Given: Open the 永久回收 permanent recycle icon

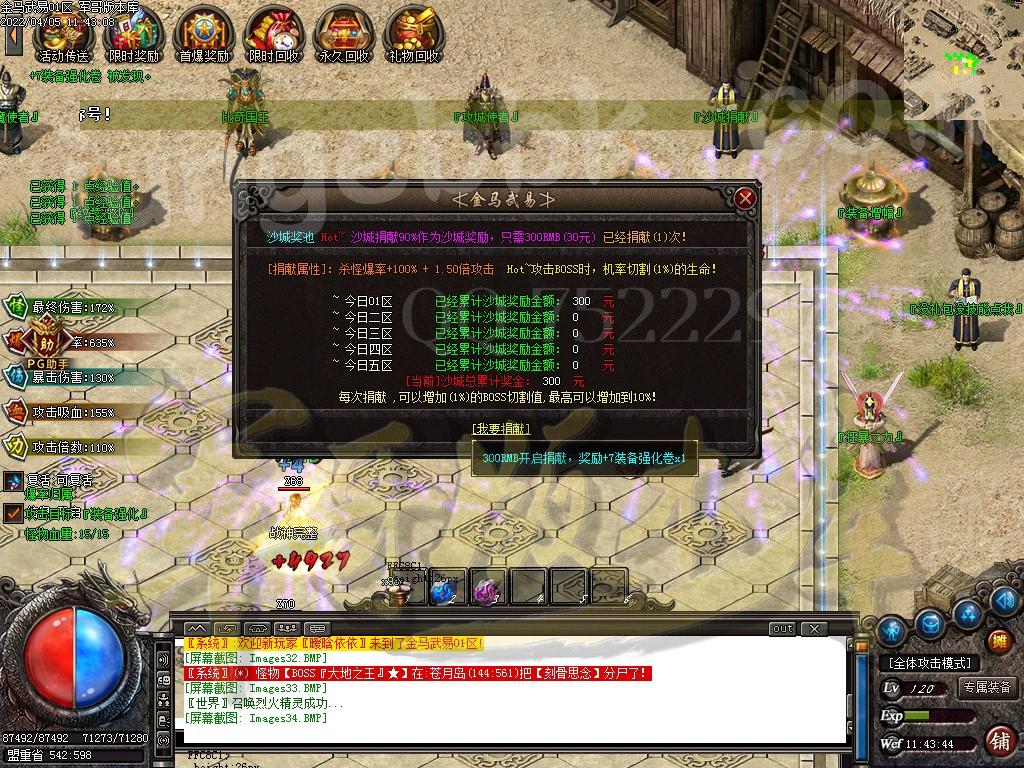Looking at the screenshot, I should click(343, 34).
